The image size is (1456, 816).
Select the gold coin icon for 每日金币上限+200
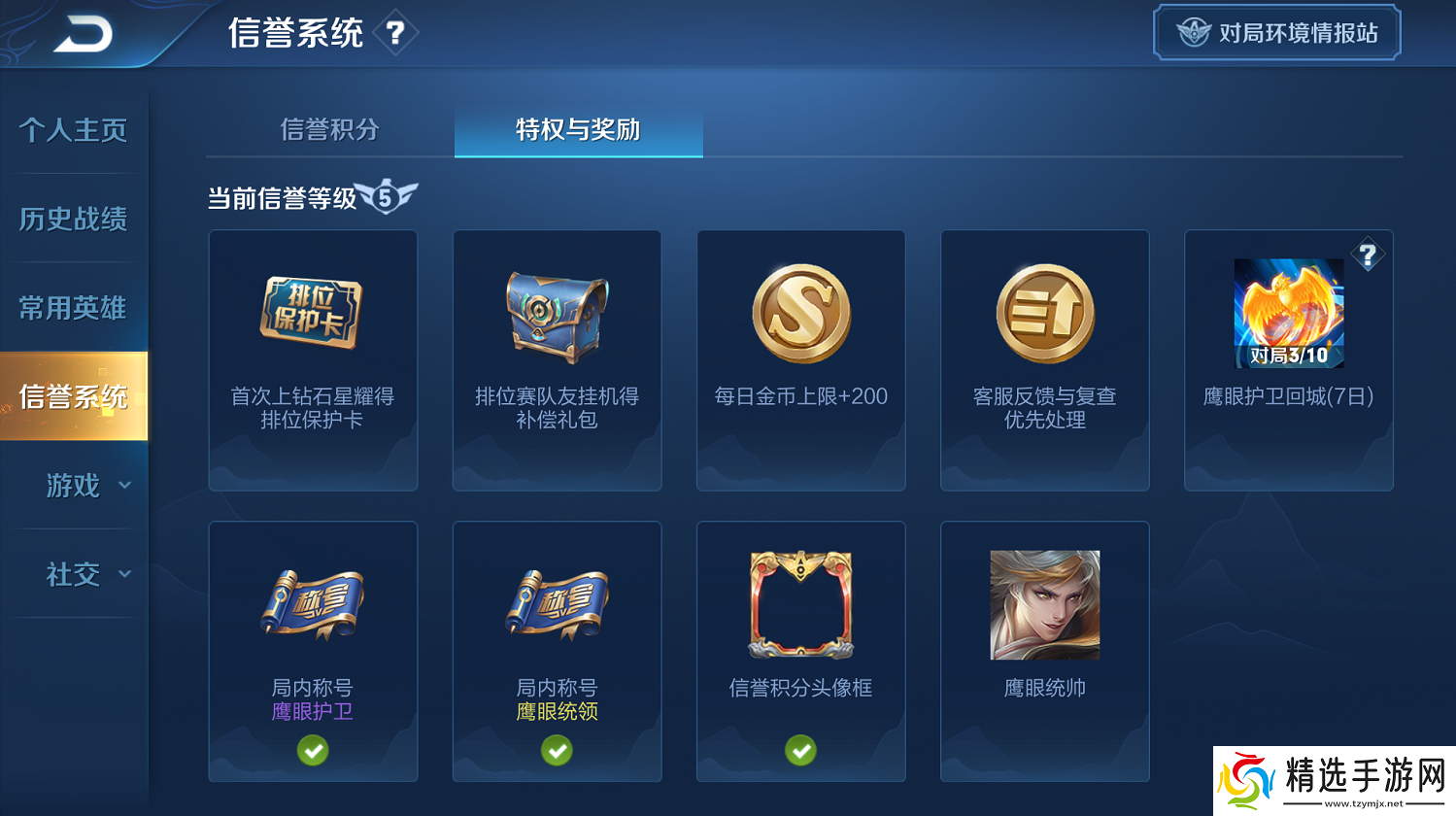(x=800, y=313)
